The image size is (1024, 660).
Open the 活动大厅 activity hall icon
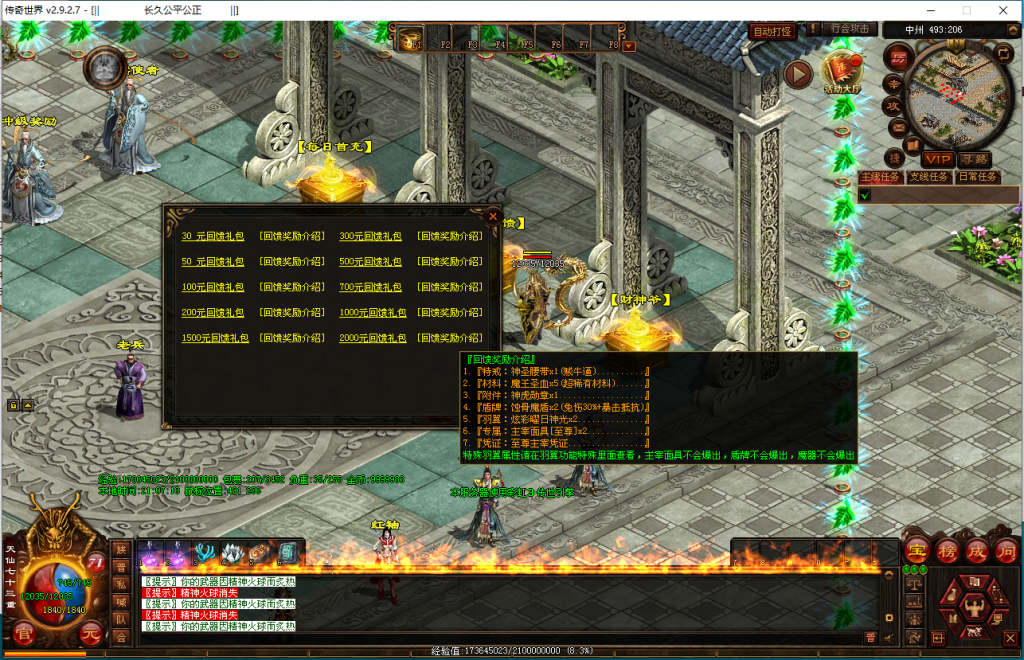pos(842,73)
